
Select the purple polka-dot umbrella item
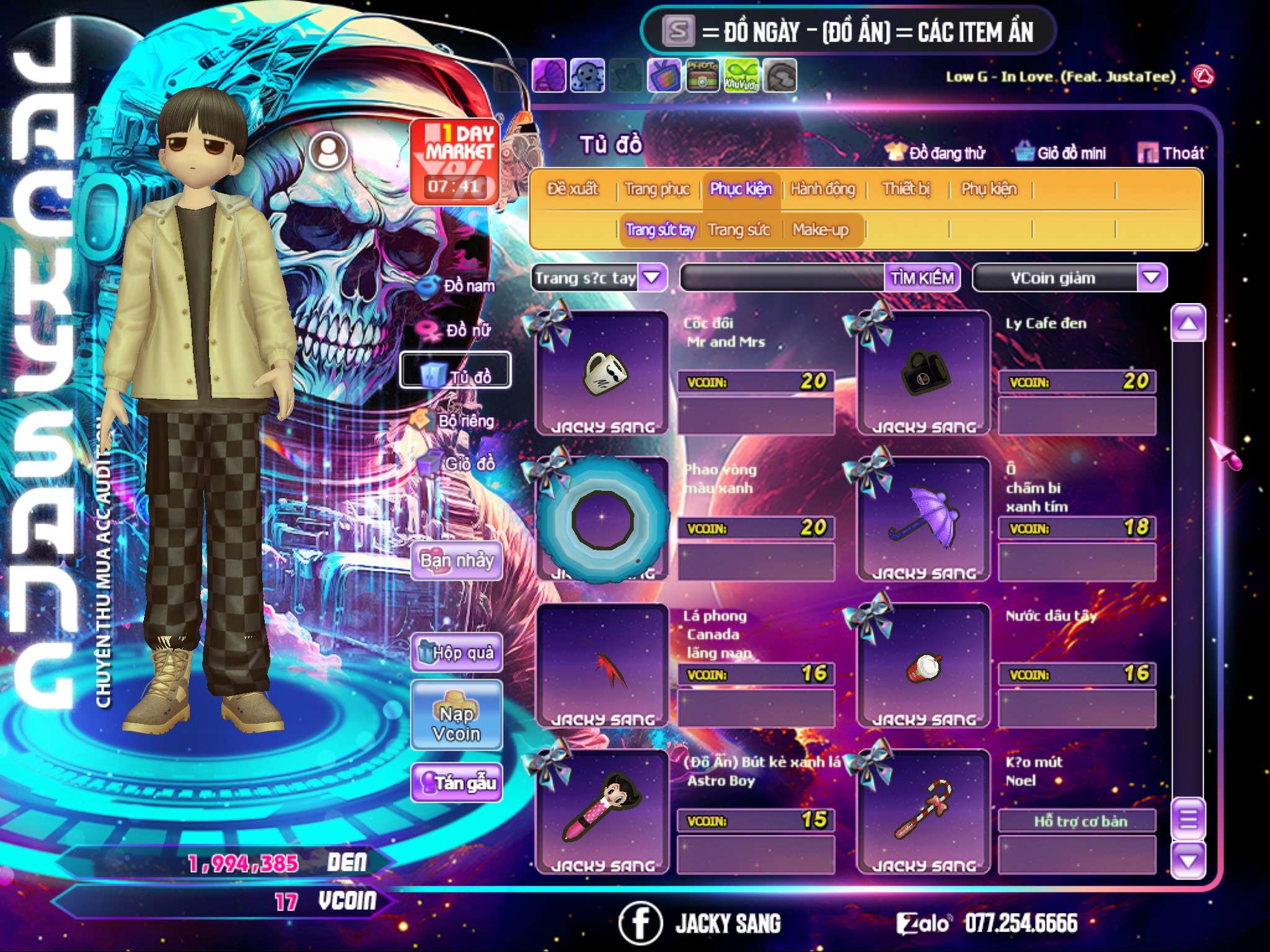[923, 519]
